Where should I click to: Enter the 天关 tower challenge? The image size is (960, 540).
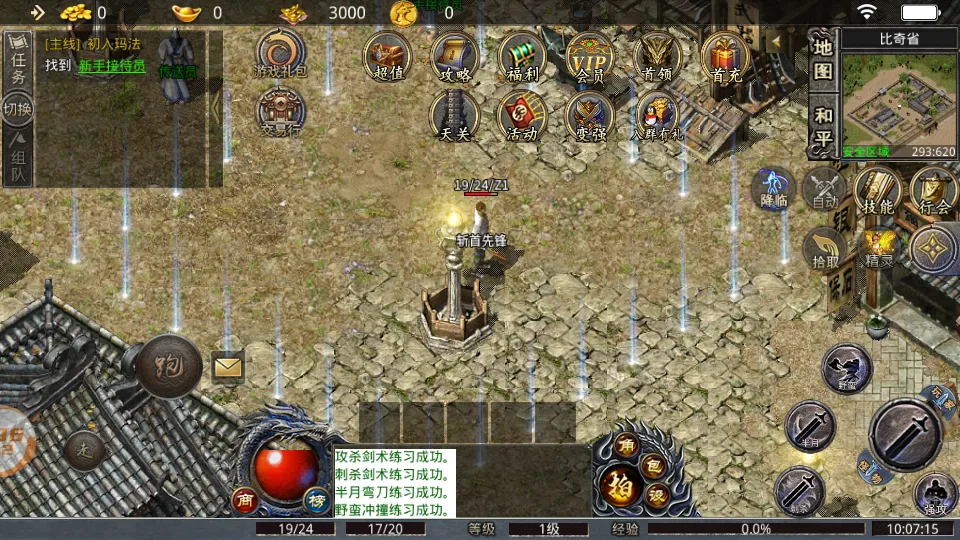pos(455,115)
